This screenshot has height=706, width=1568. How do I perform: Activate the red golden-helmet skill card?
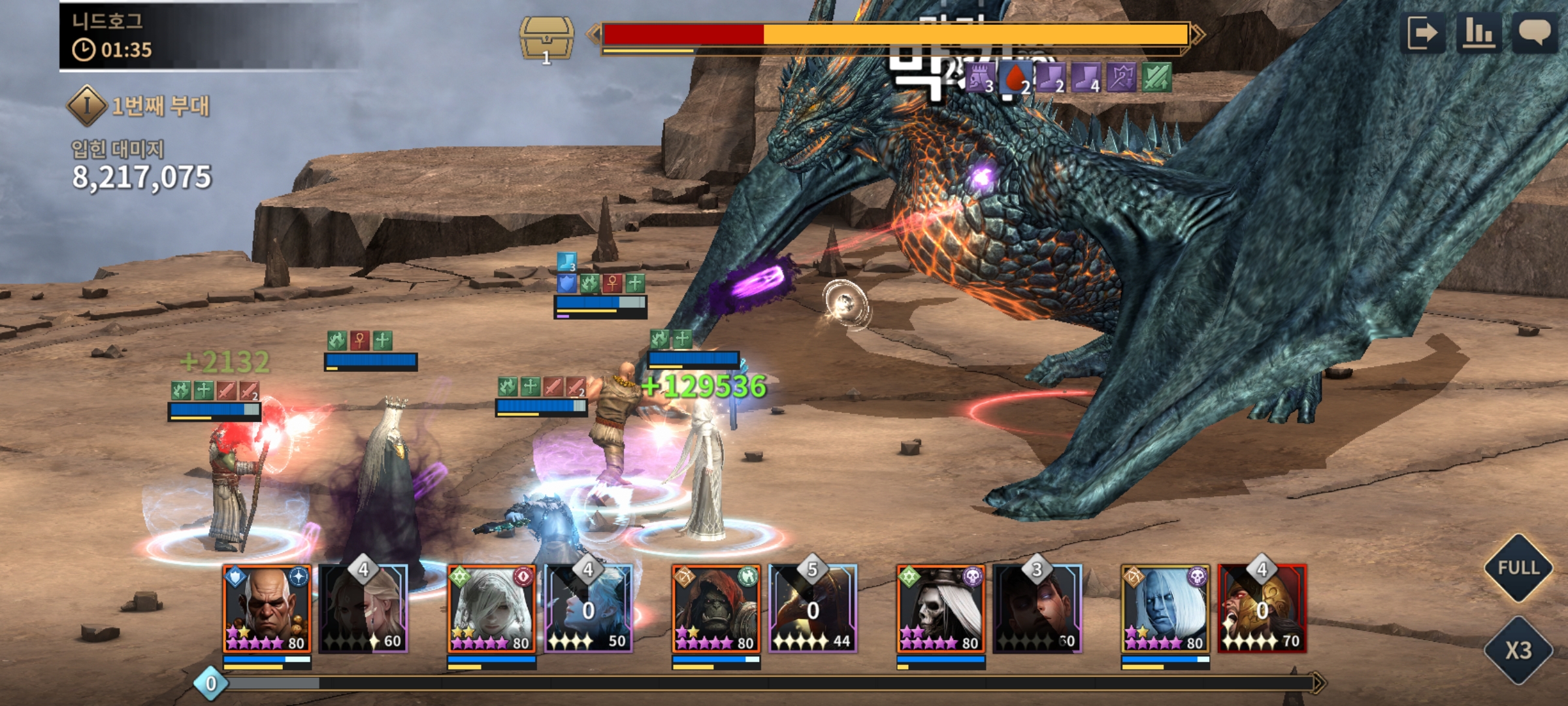1262,609
